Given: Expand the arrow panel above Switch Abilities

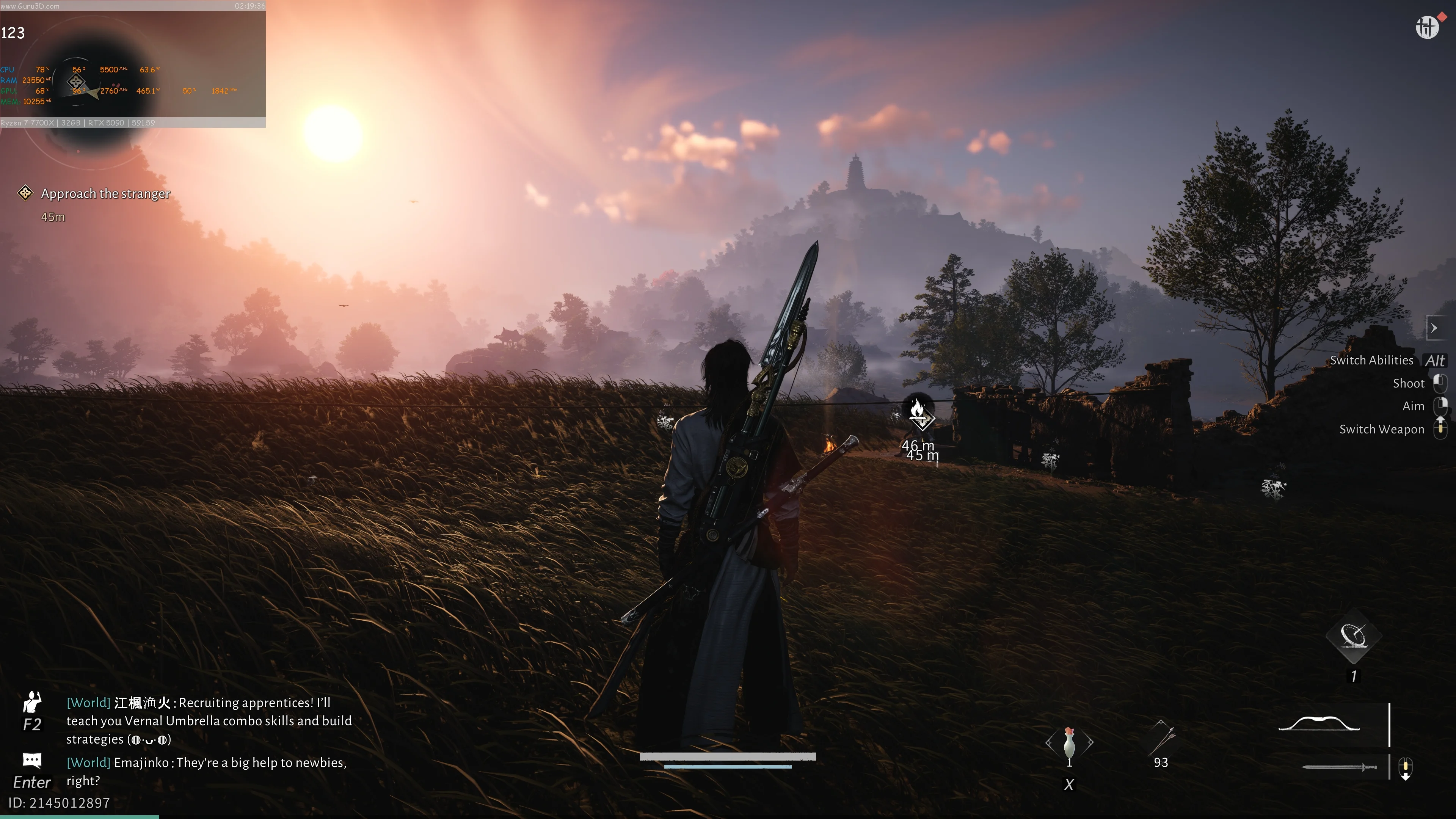Looking at the screenshot, I should [1434, 328].
